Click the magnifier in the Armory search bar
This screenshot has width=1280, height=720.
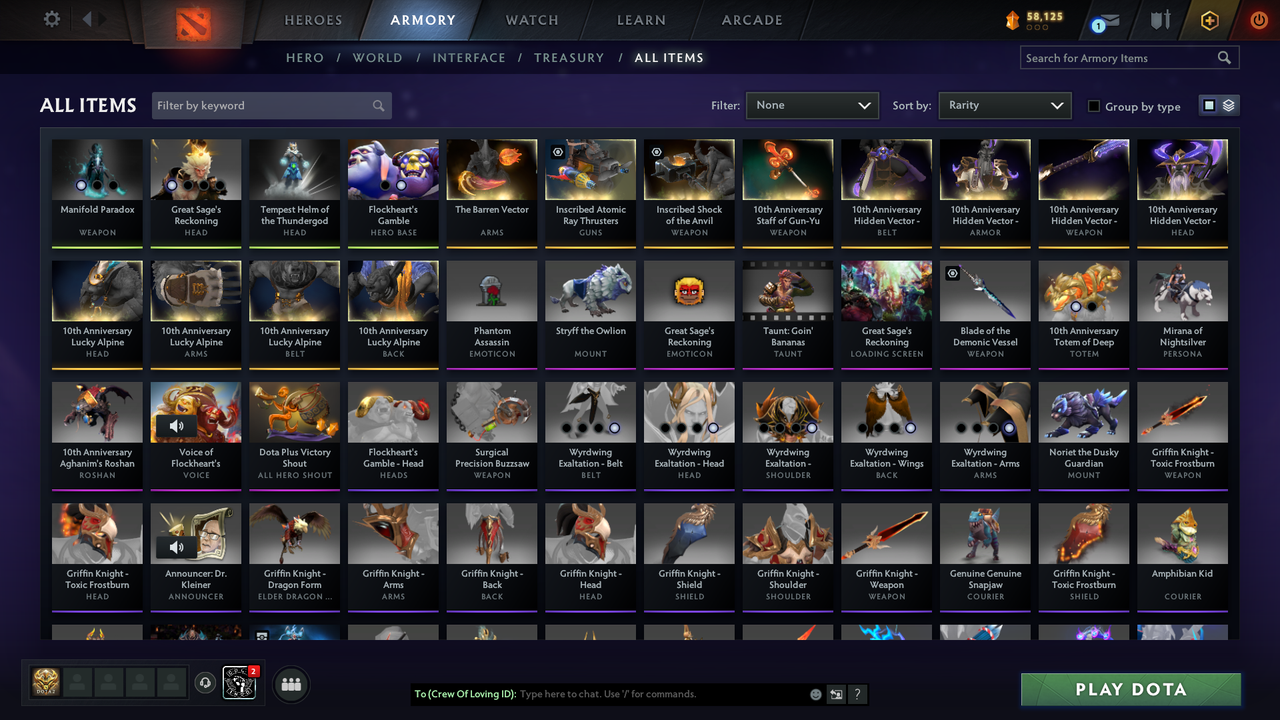[1224, 57]
